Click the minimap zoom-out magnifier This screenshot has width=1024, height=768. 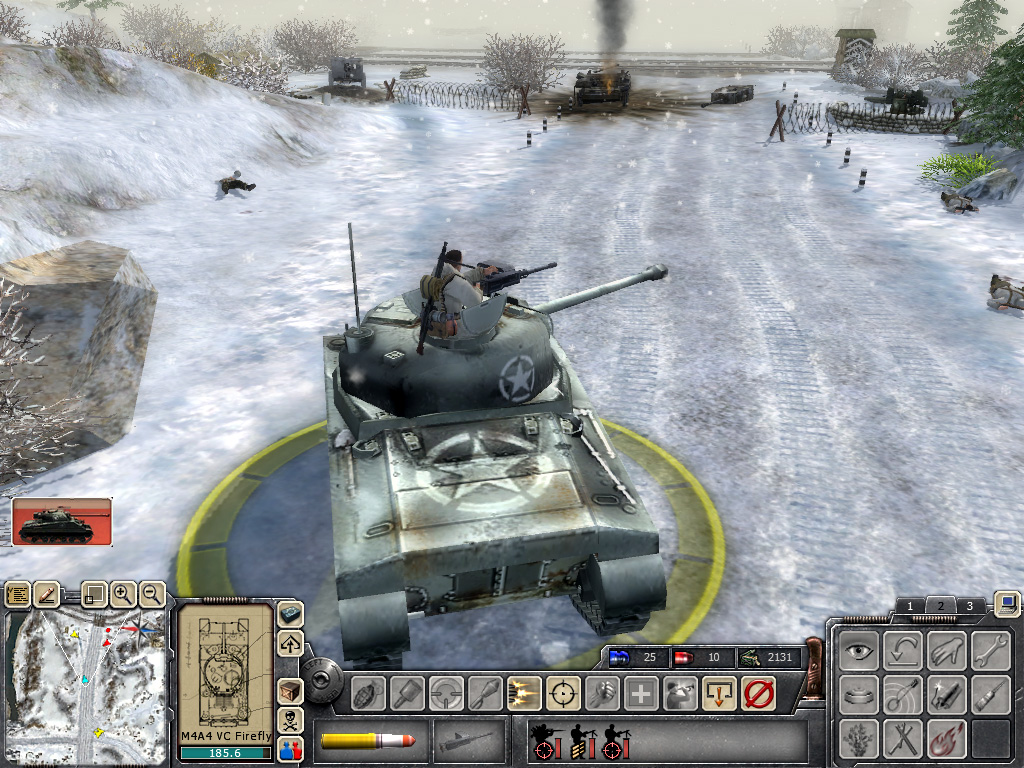click(152, 594)
